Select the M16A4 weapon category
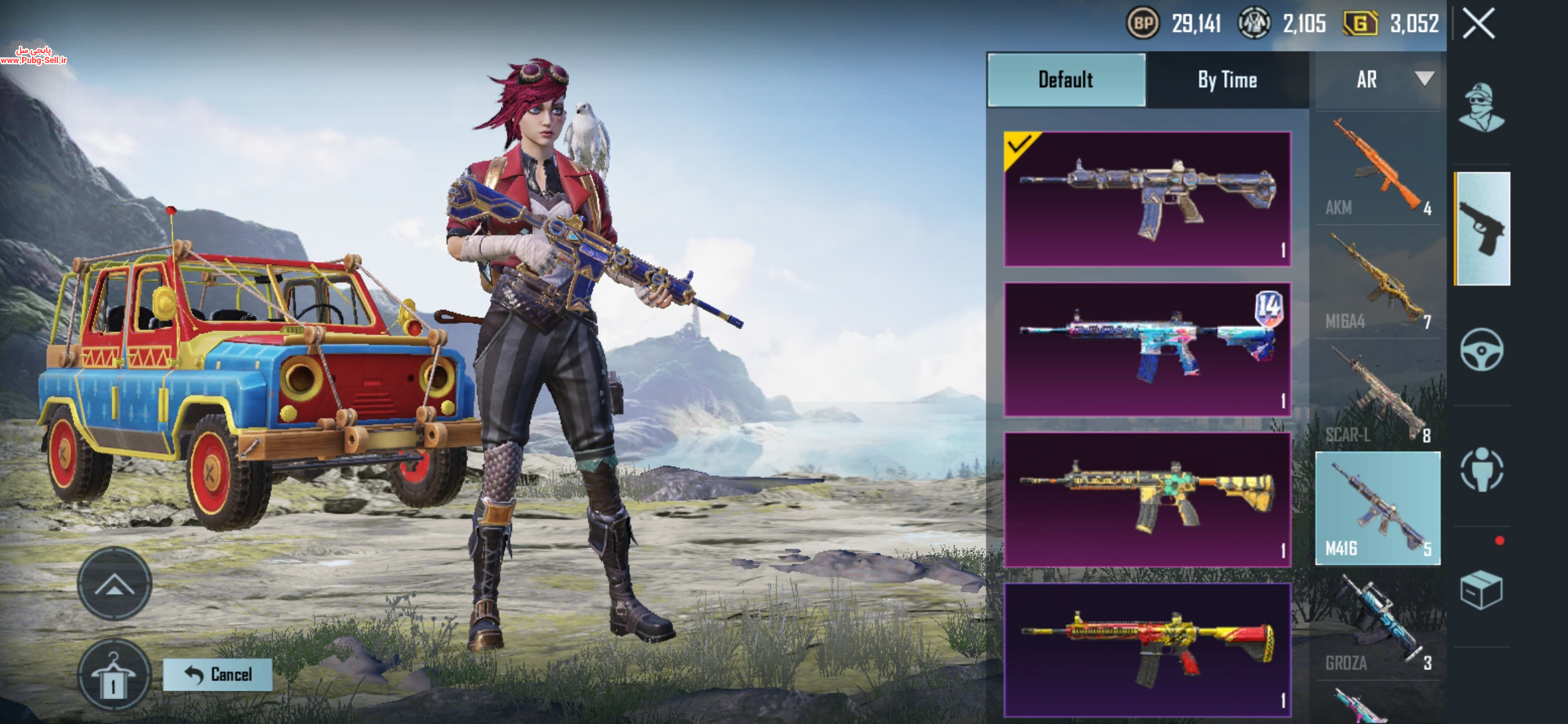The height and width of the screenshot is (724, 1568). 1377,283
